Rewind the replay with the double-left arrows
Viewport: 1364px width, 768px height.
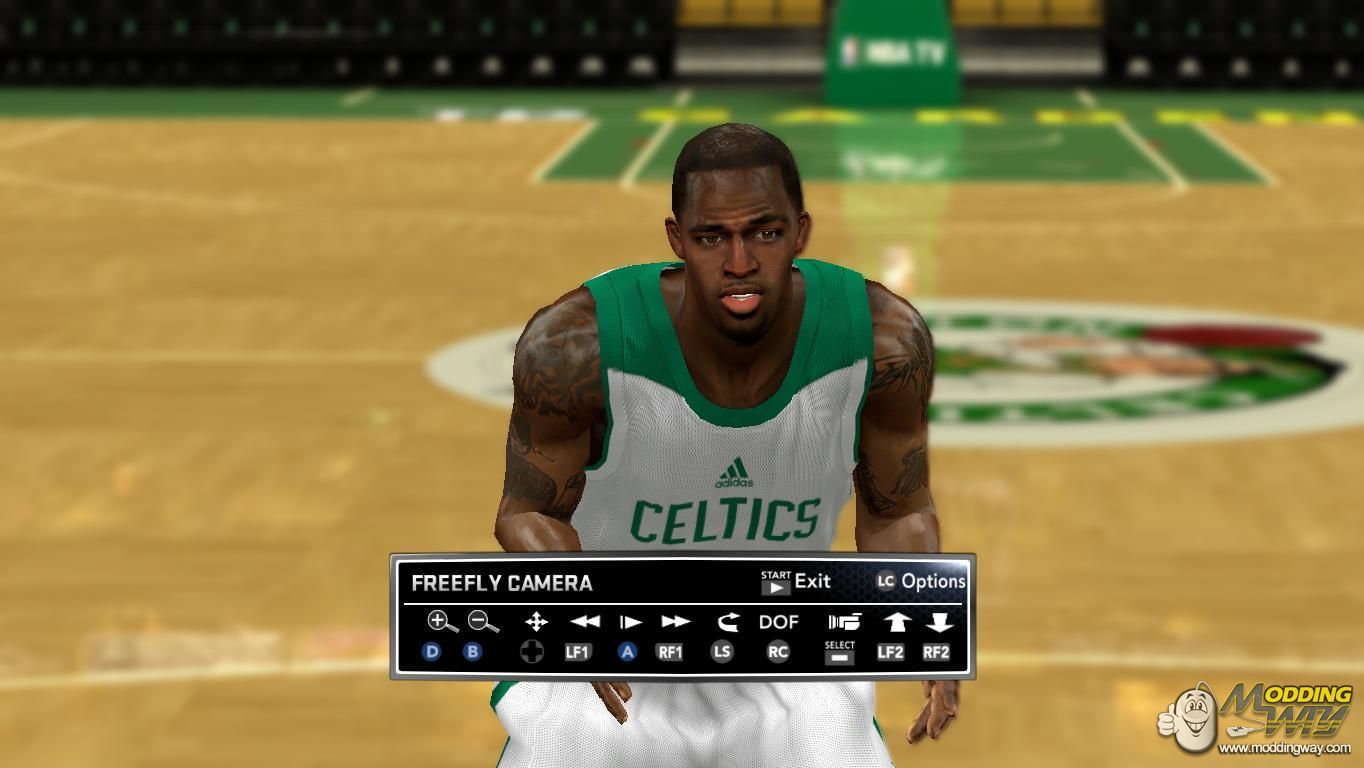(x=584, y=622)
